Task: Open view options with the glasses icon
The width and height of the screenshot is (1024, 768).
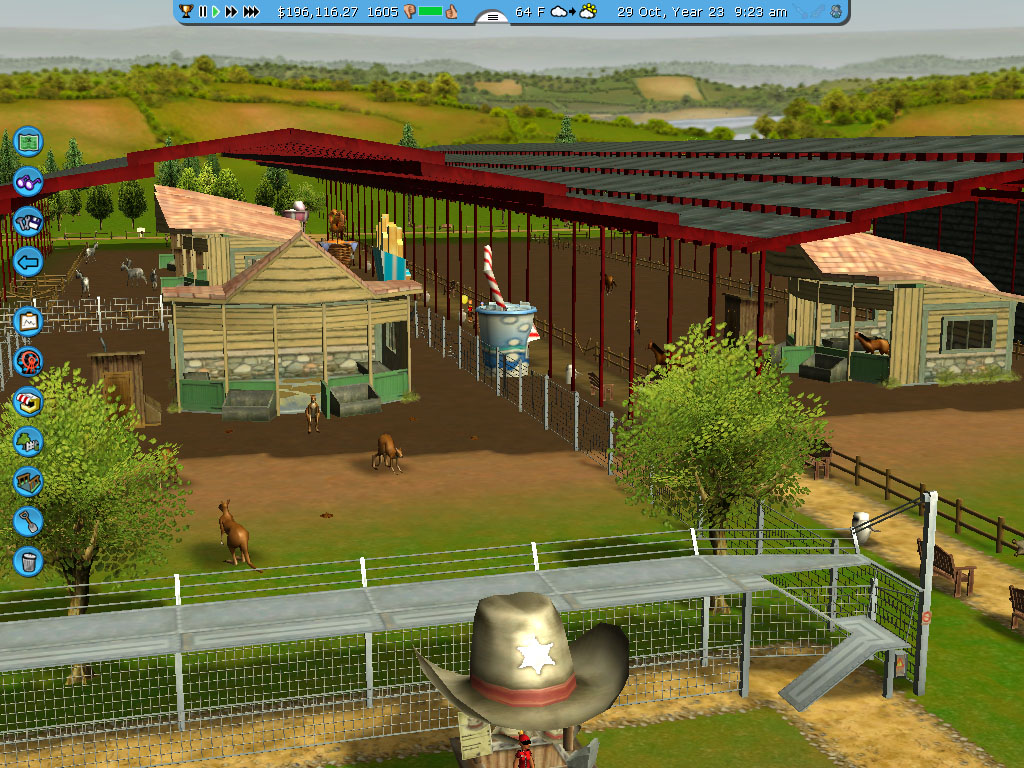Action: [x=28, y=182]
